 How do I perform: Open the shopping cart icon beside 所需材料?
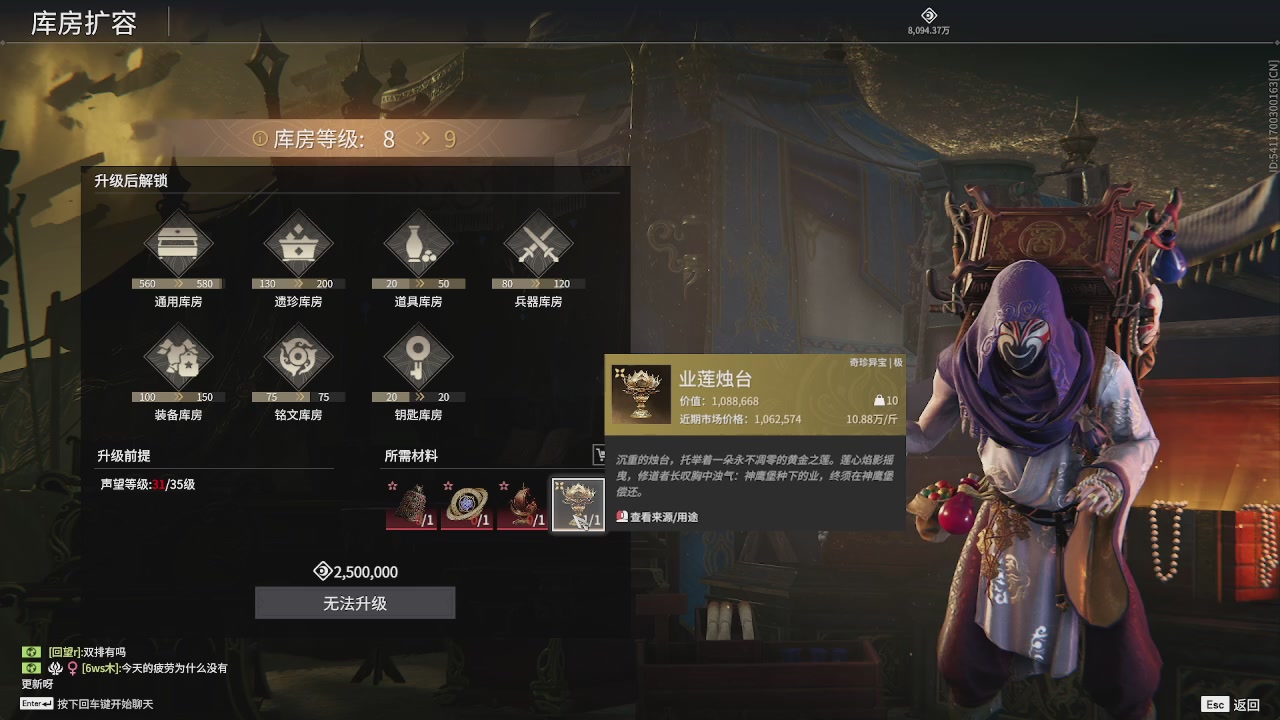(x=600, y=455)
